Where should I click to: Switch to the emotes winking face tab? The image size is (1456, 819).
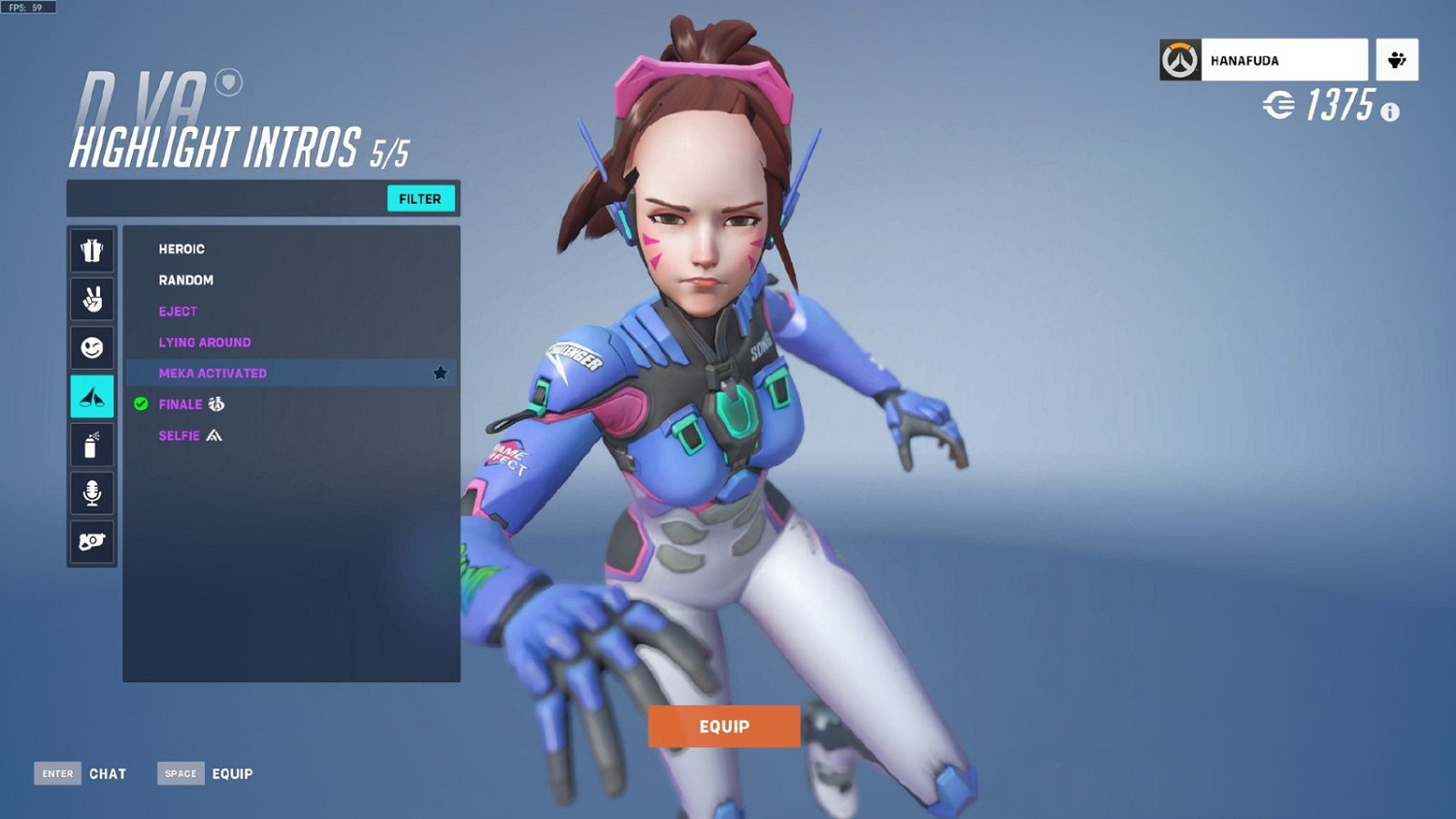(x=92, y=348)
